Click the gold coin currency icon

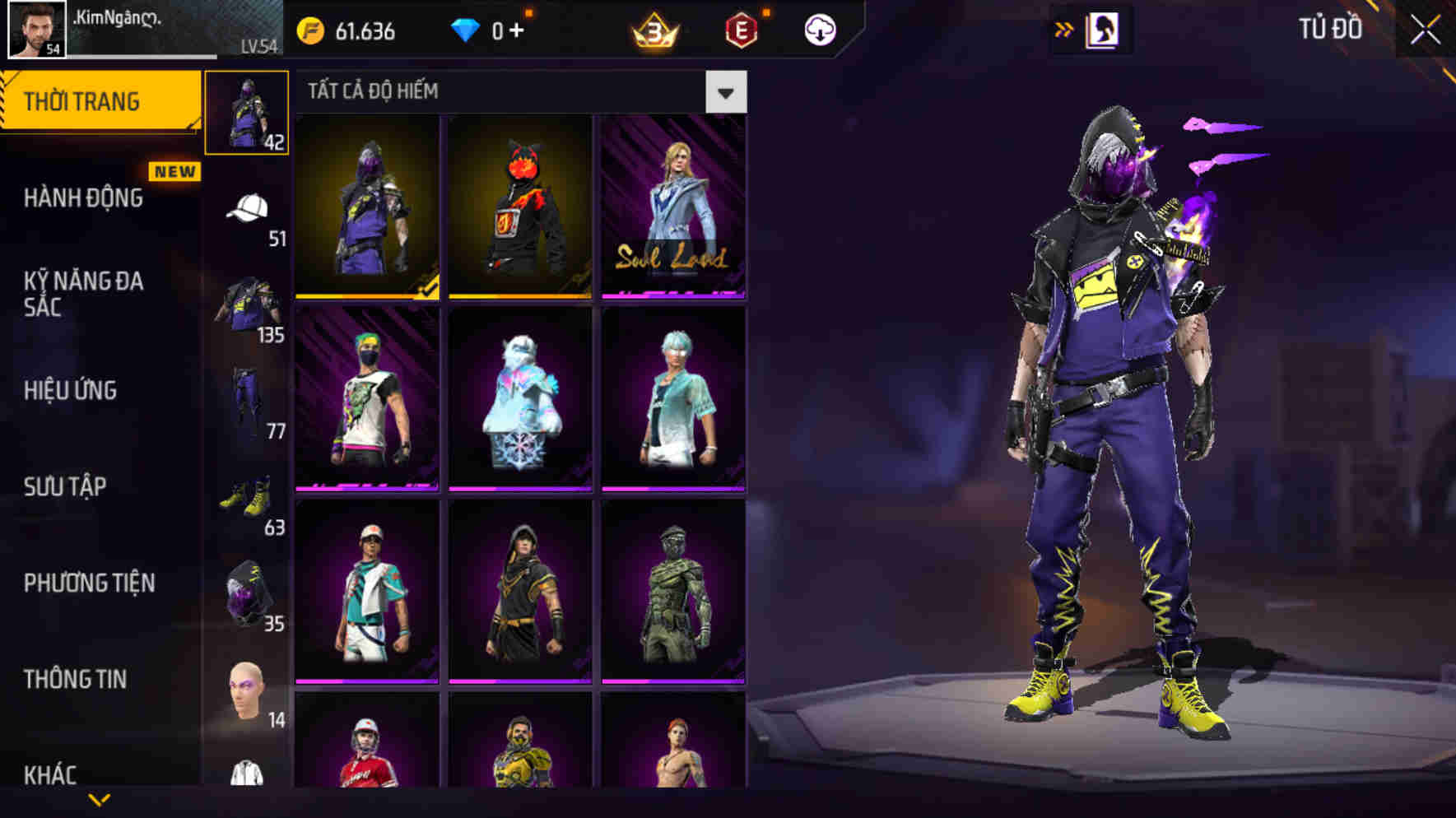coord(309,31)
